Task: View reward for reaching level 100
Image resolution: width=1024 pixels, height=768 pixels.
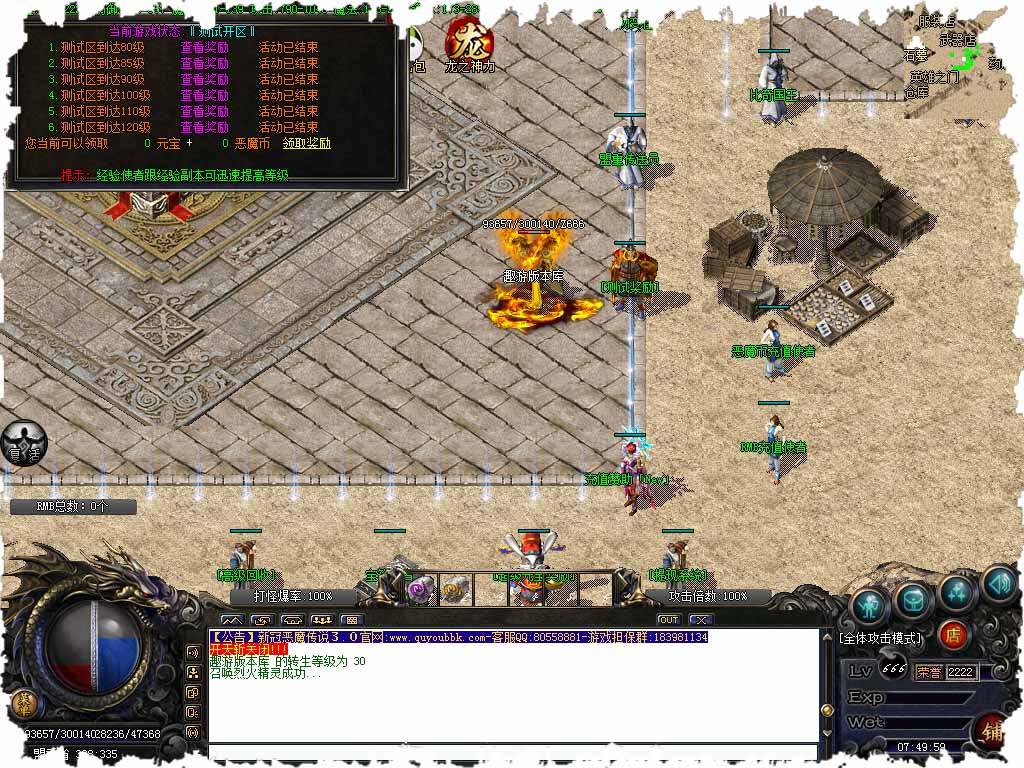Action: [204, 95]
